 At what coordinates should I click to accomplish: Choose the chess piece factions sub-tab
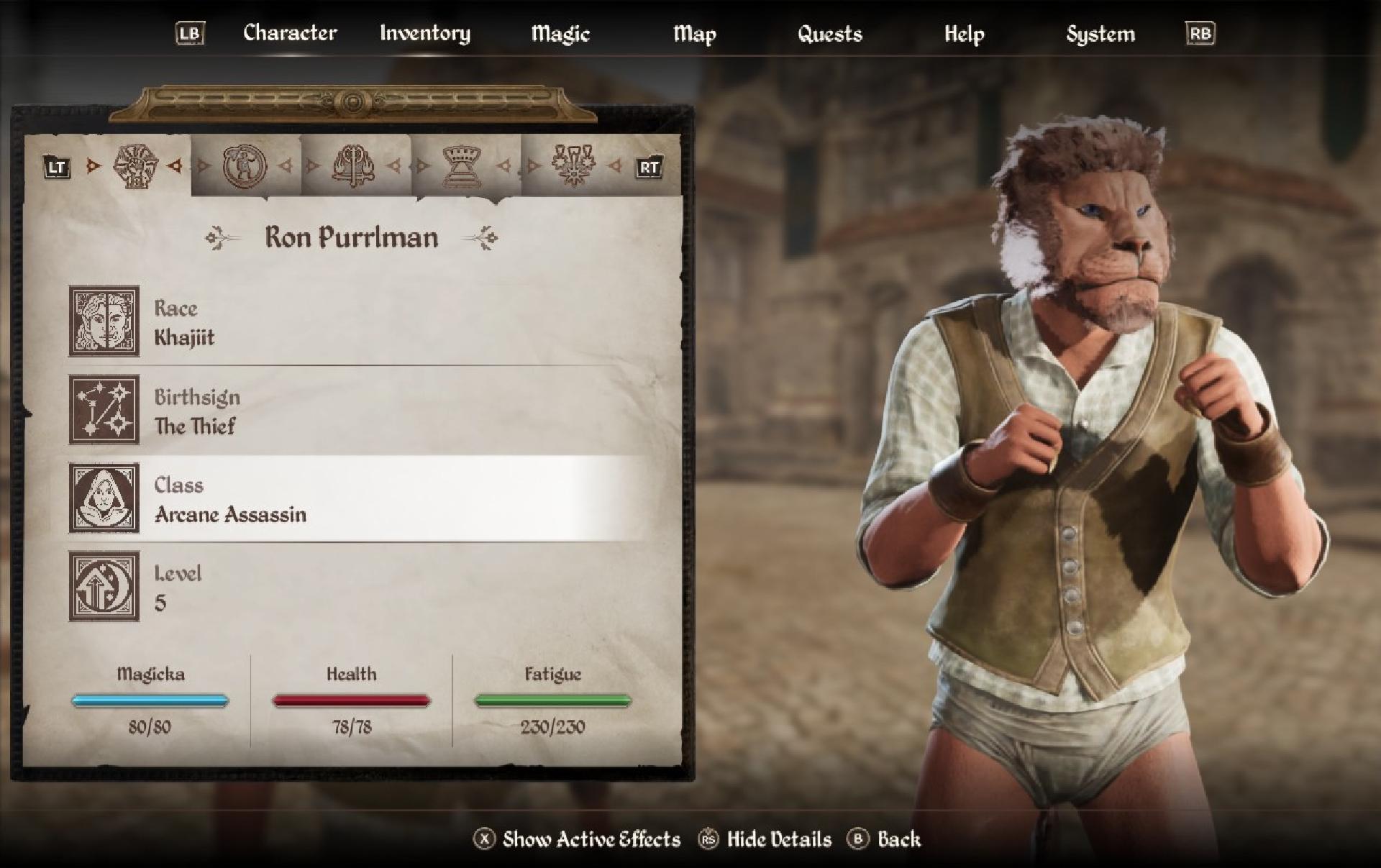(x=462, y=167)
